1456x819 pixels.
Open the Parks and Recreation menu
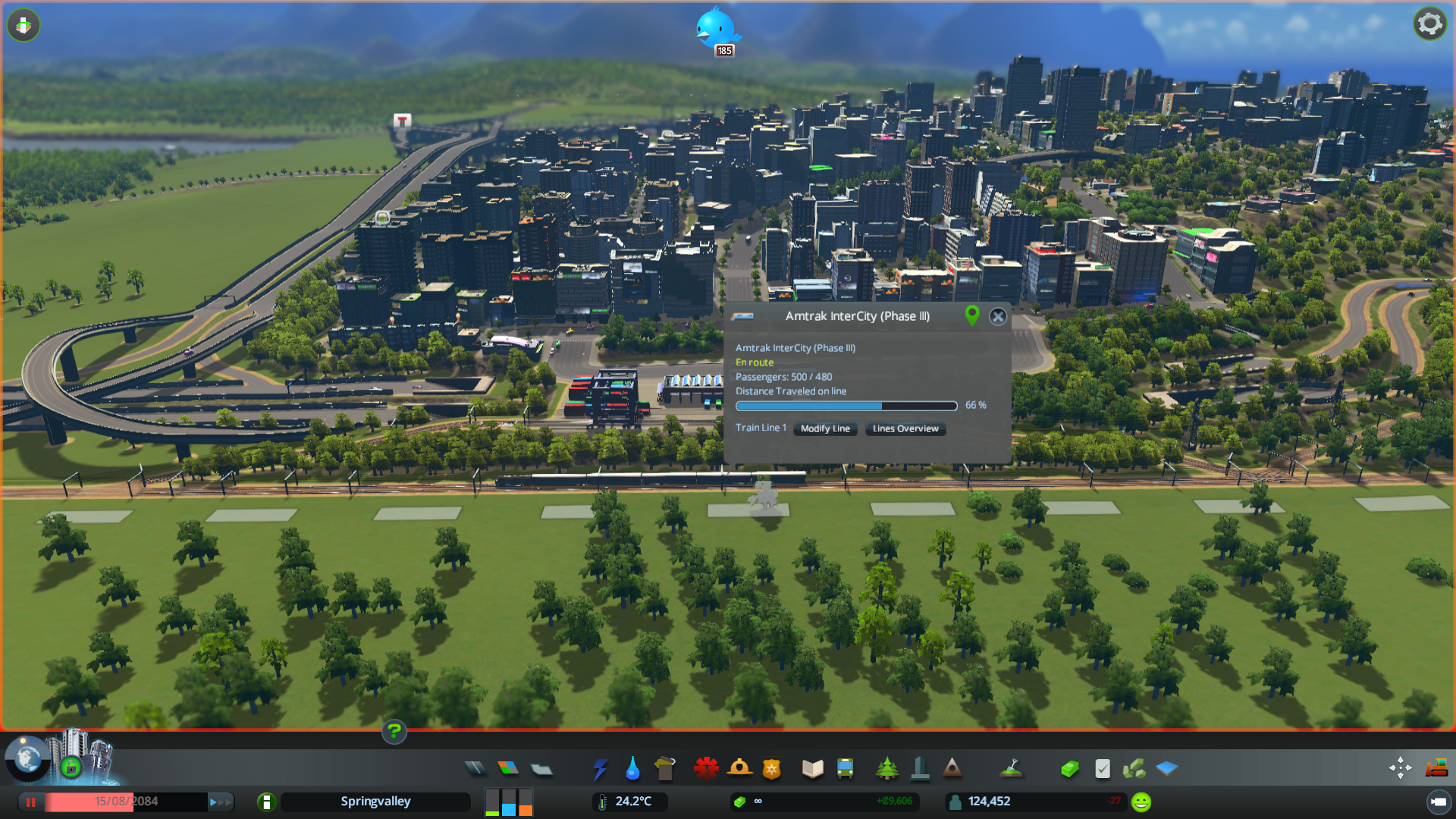coord(887,768)
